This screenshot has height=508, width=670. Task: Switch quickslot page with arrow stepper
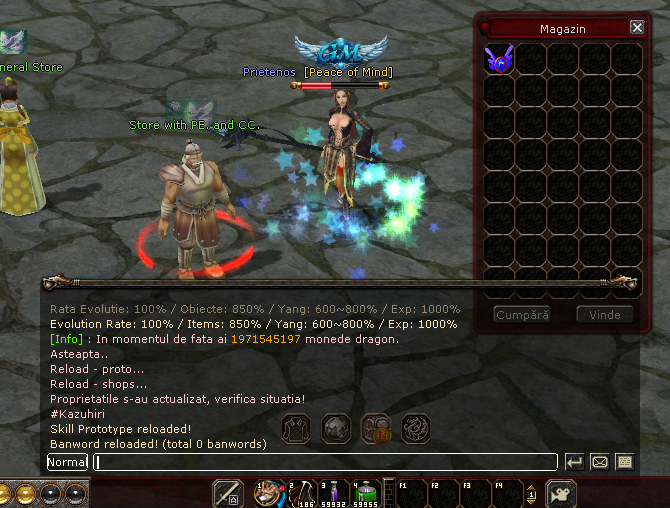coord(532,494)
